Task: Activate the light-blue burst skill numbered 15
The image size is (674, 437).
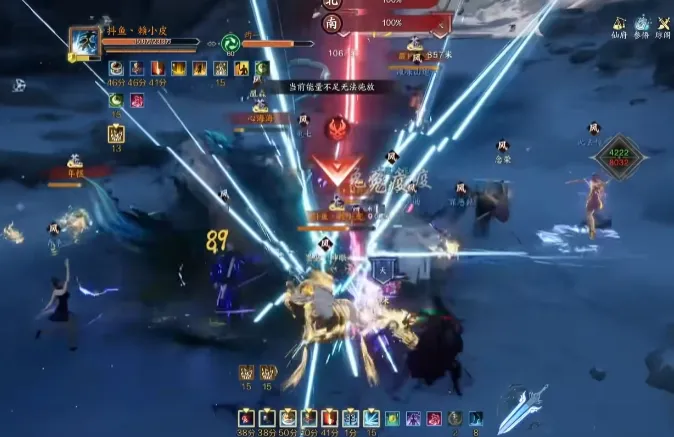Action: [x=371, y=417]
